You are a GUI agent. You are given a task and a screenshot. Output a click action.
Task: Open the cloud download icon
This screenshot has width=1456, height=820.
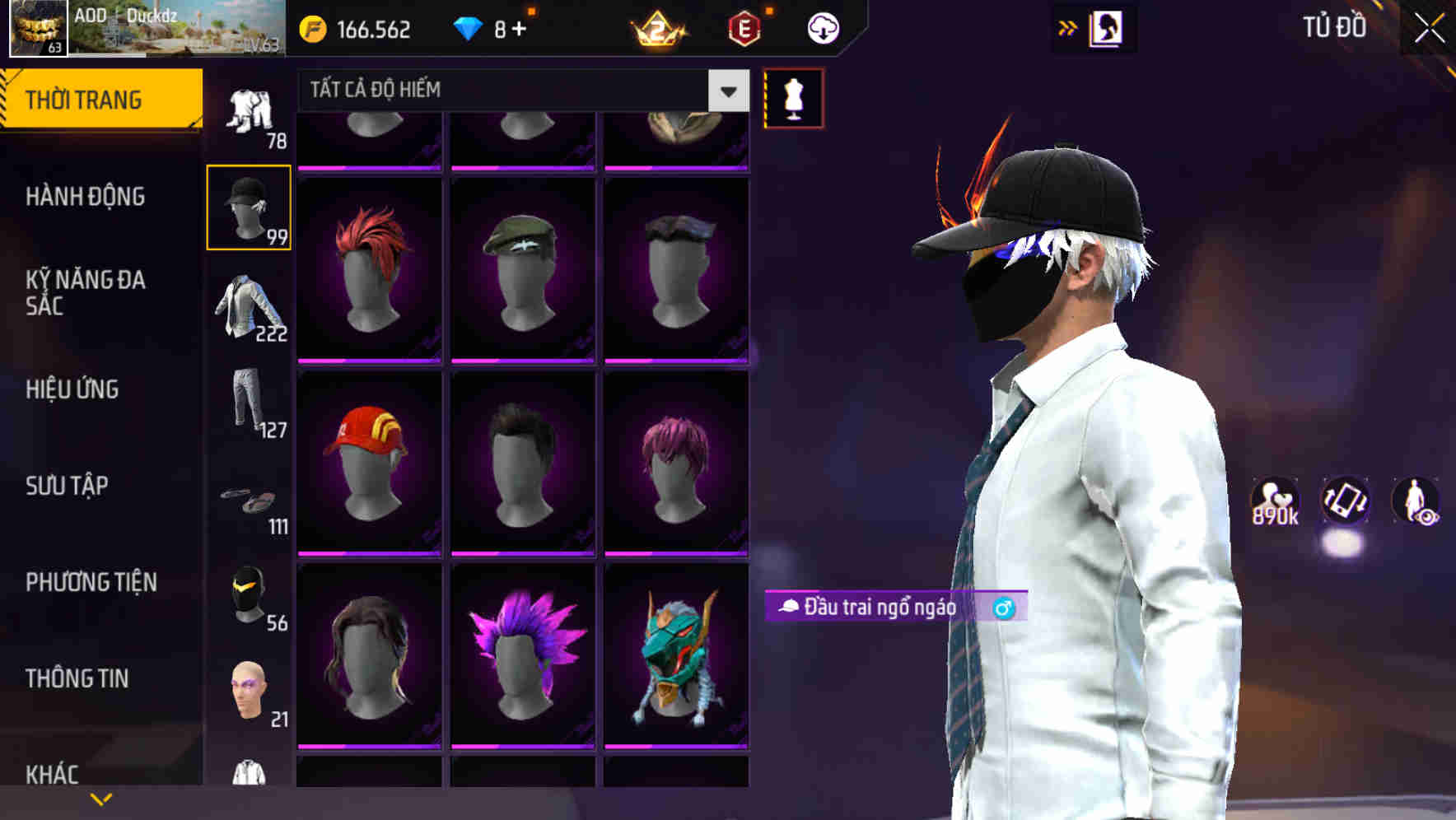point(822,27)
